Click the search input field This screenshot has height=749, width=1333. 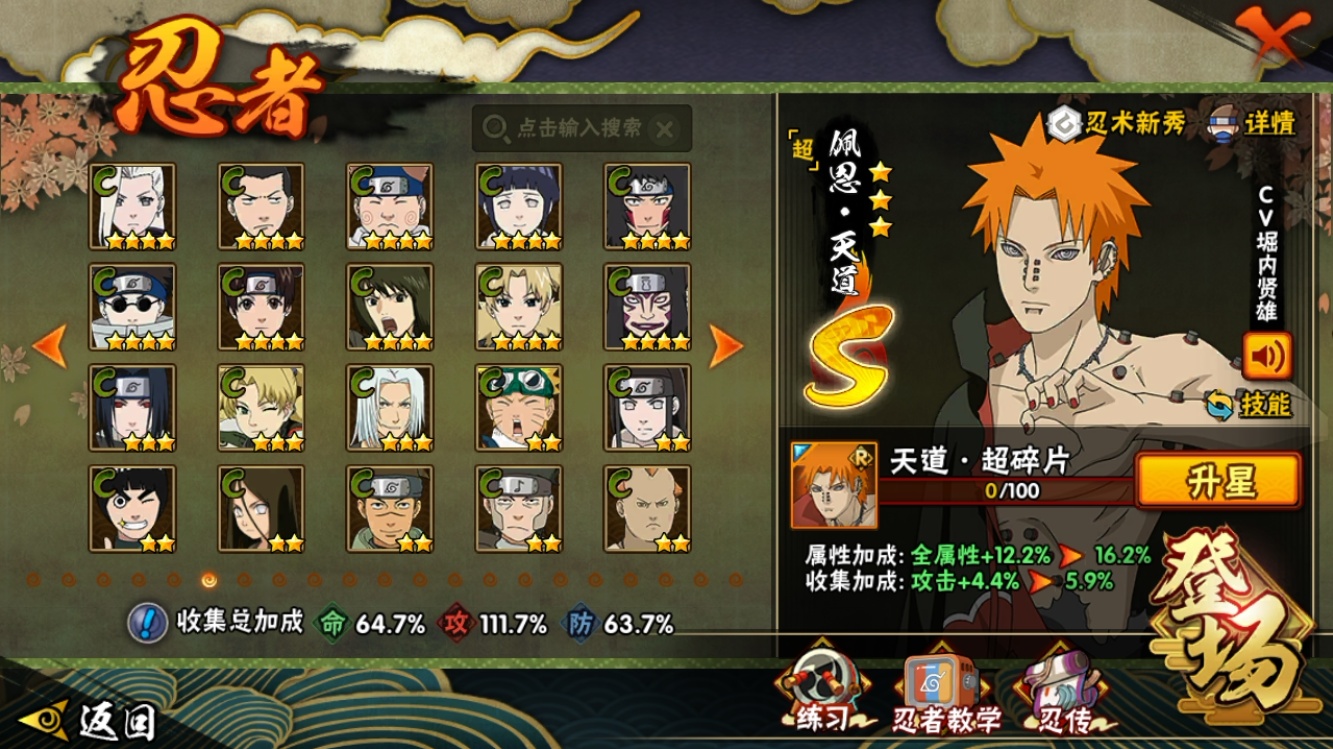[x=580, y=128]
